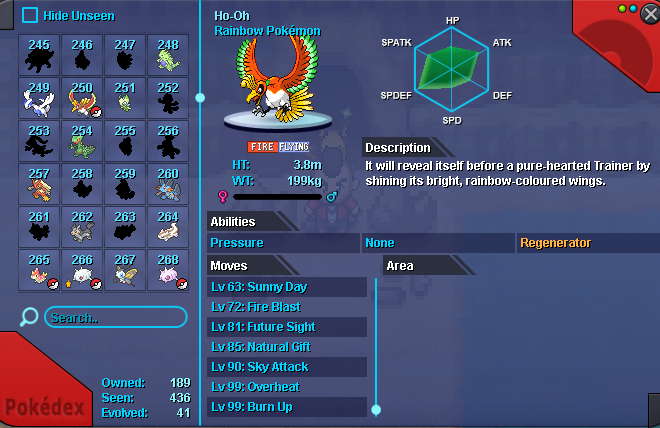
Task: Choose Pokédex entry 248
Action: tap(167, 56)
